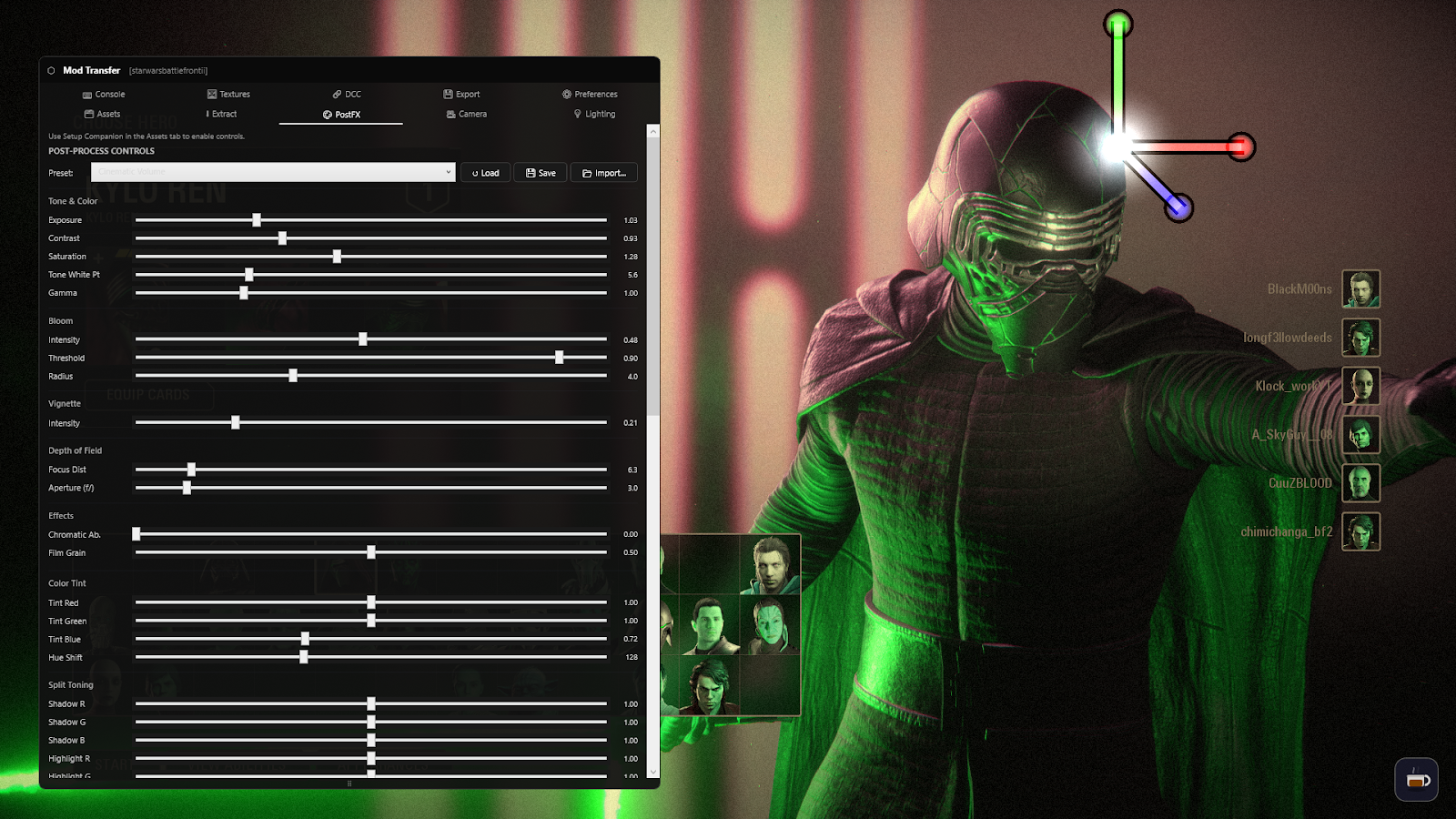
Task: Switch to the PostFX tab
Action: 340,114
